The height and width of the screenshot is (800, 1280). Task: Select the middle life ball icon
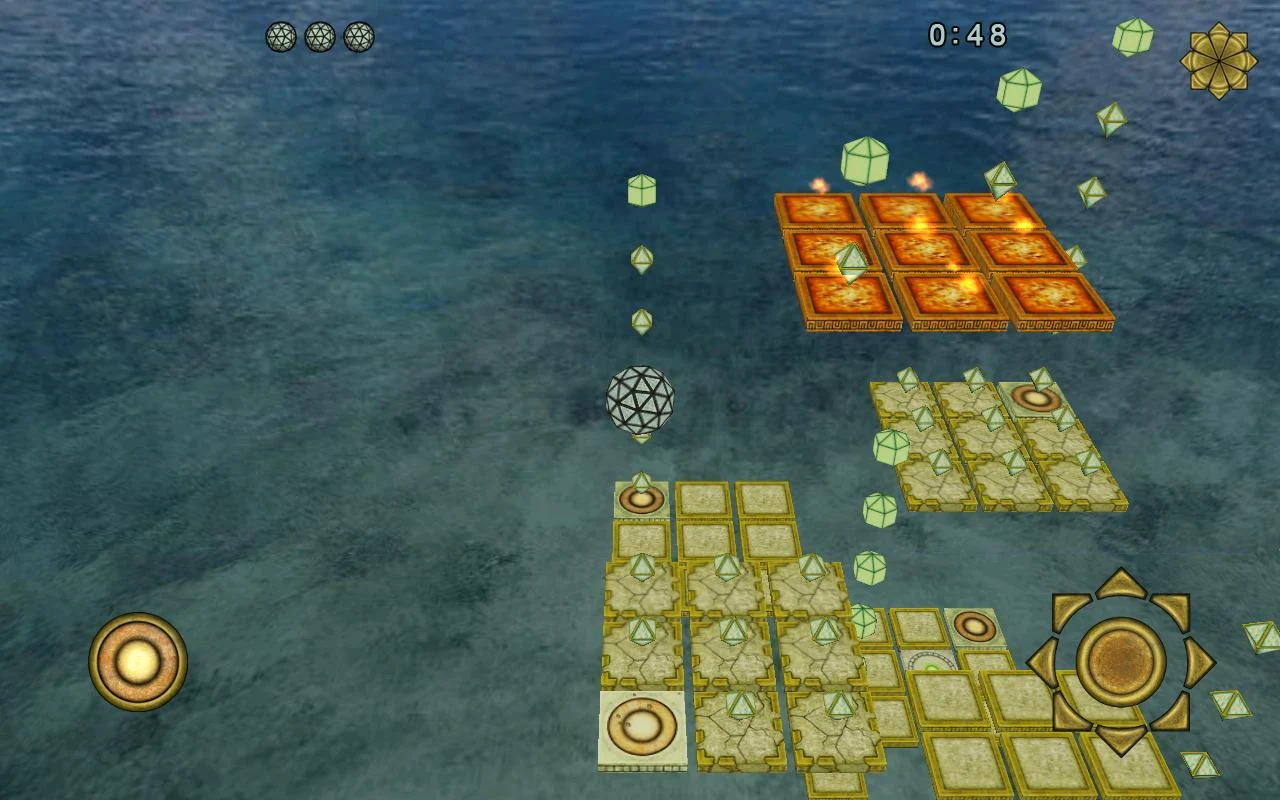[x=322, y=38]
